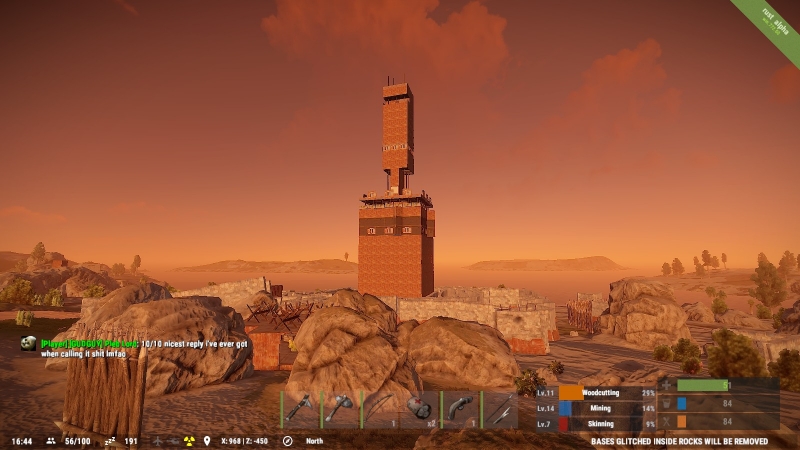Click the yellow radiation event icon
Screen dimensions: 800x450
click(188, 441)
